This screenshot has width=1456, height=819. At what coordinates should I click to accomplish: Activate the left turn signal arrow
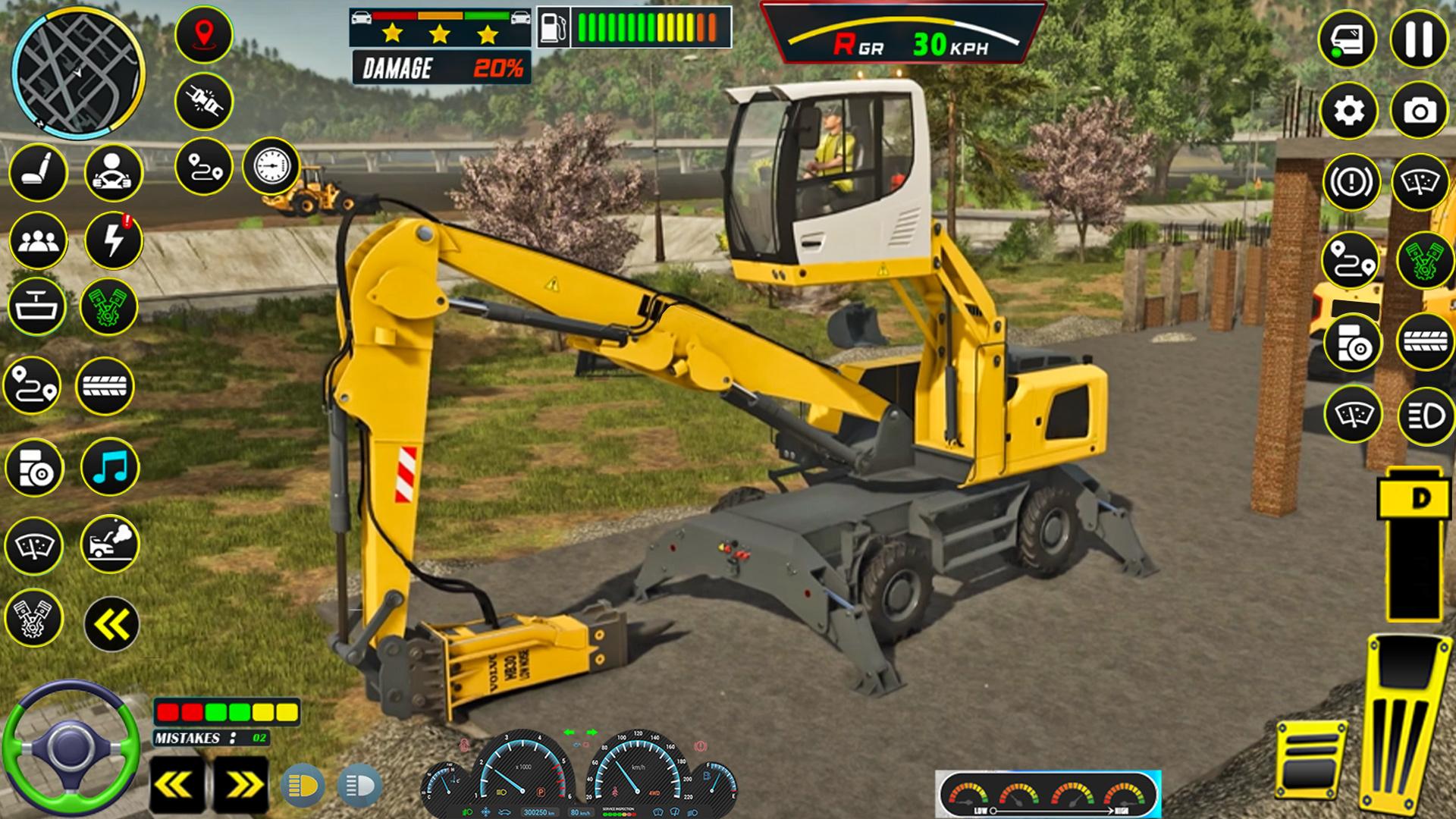click(177, 786)
